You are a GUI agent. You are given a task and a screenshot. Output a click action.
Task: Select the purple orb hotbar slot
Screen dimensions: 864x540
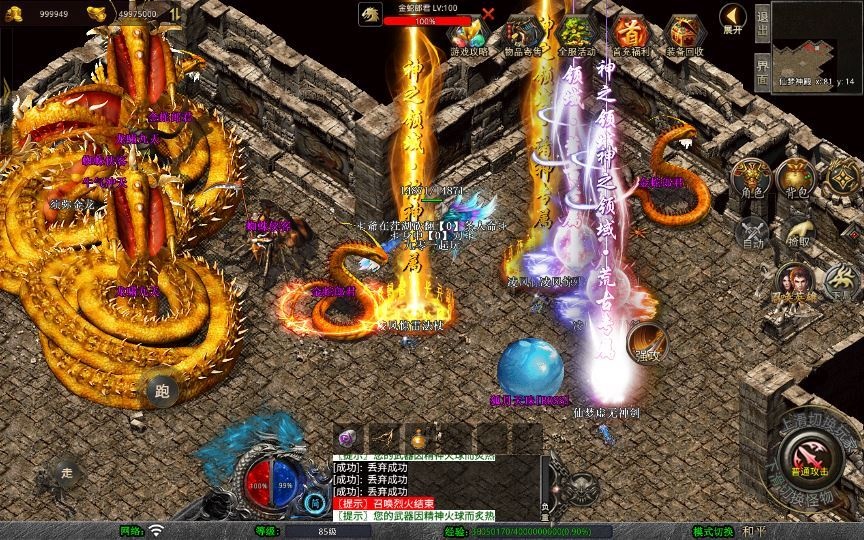pyautogui.click(x=348, y=438)
